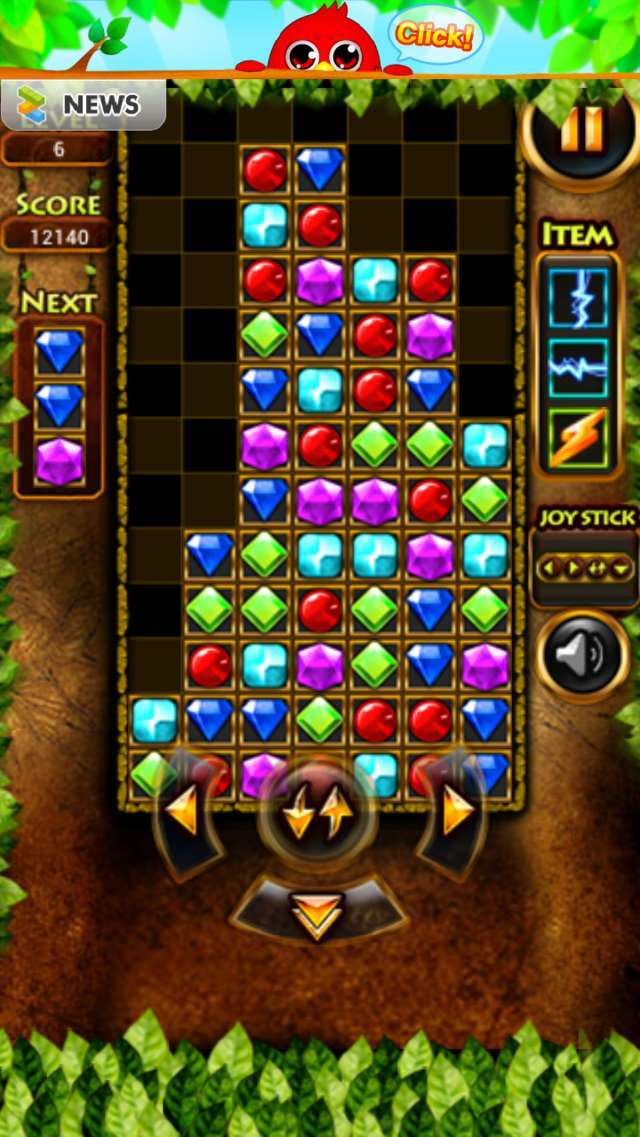Image resolution: width=640 pixels, height=1137 pixels.
Task: Toggle the Joy Stick control mode
Action: pos(585,569)
